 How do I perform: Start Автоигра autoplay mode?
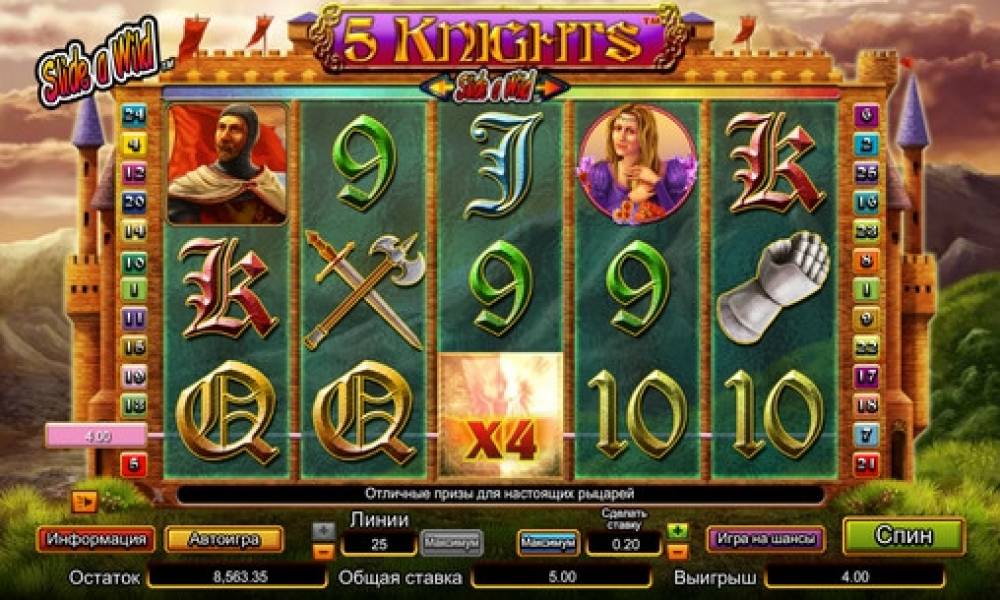(x=223, y=539)
